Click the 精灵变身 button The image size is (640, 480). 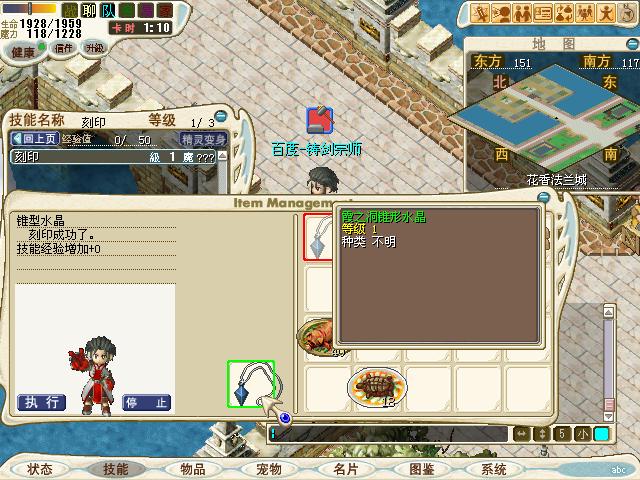[x=203, y=139]
